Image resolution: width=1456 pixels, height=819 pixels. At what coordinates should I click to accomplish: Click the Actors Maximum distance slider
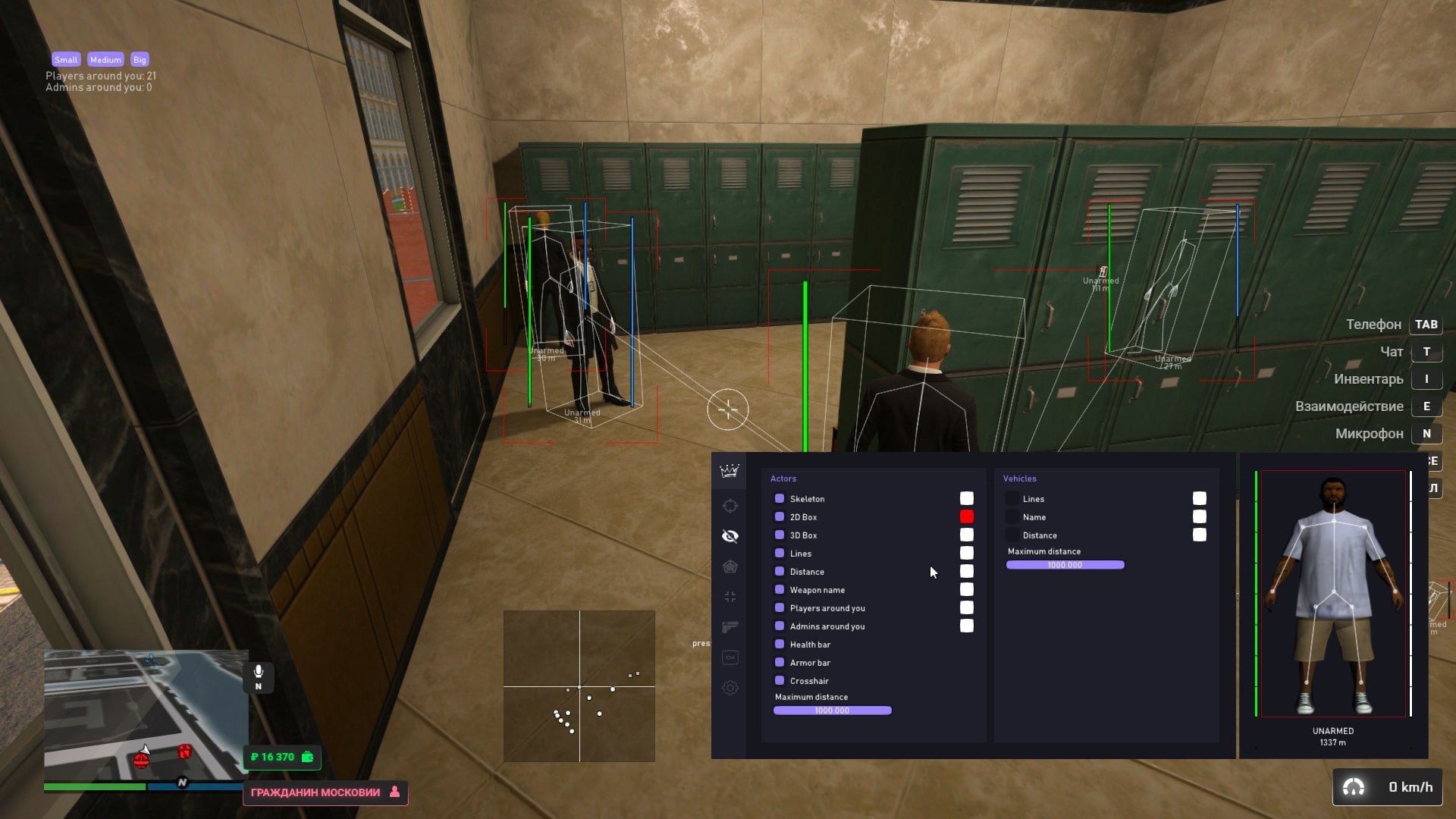tap(832, 711)
